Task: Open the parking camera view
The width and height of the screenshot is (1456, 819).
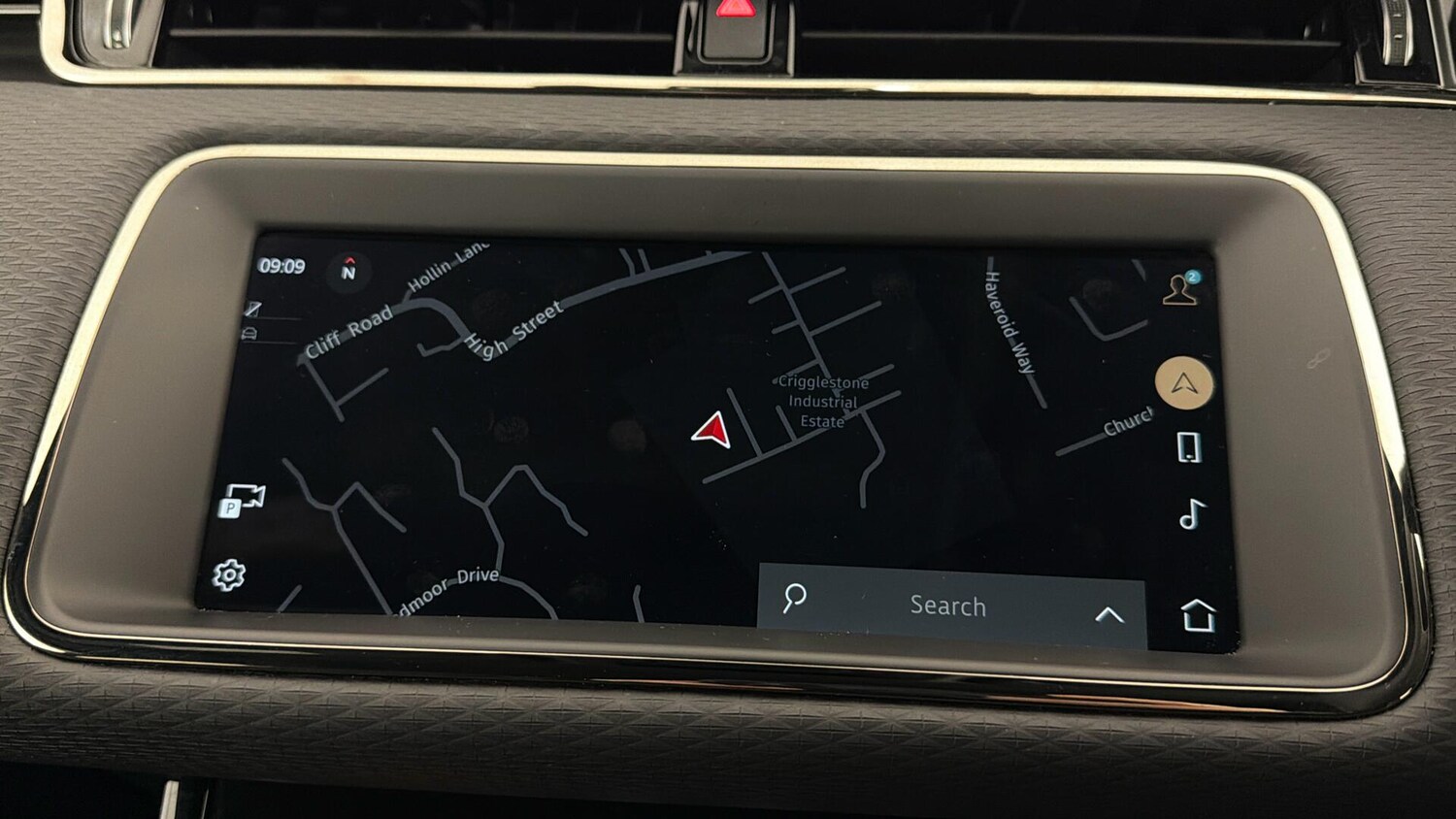Action: click(x=242, y=501)
